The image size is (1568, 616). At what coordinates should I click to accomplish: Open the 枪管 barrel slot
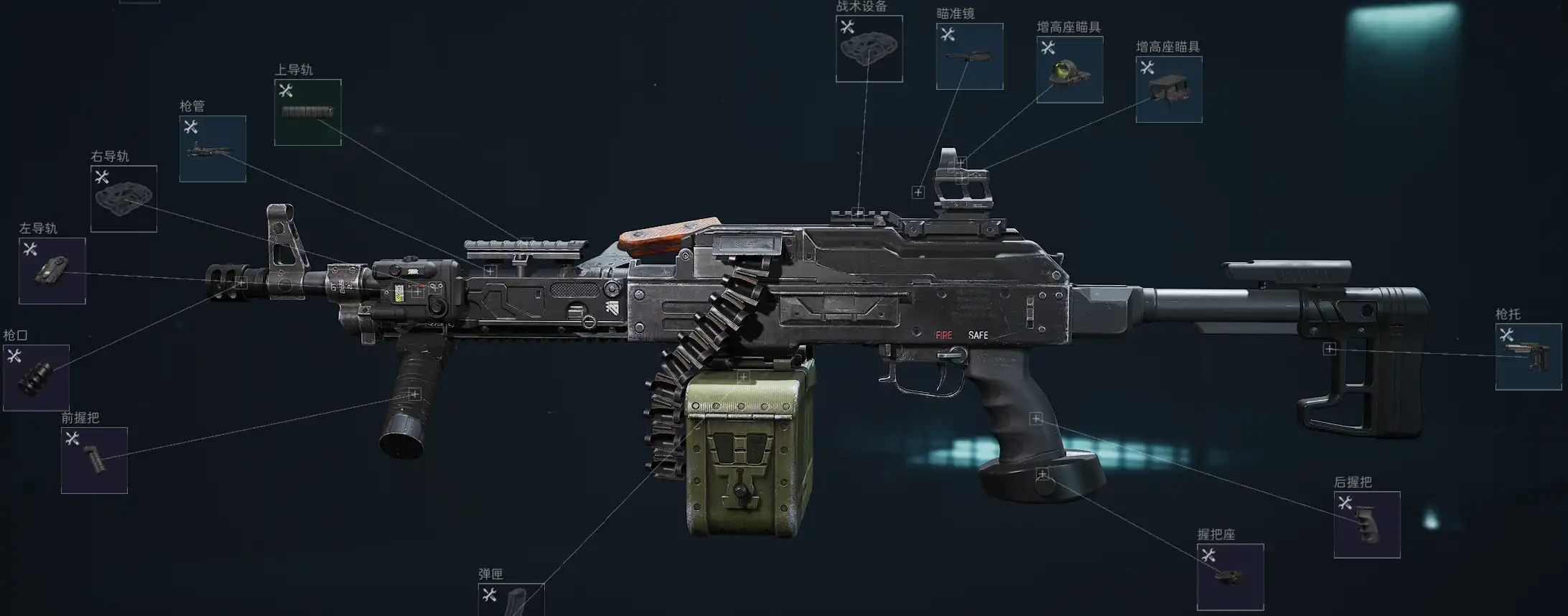pyautogui.click(x=213, y=149)
